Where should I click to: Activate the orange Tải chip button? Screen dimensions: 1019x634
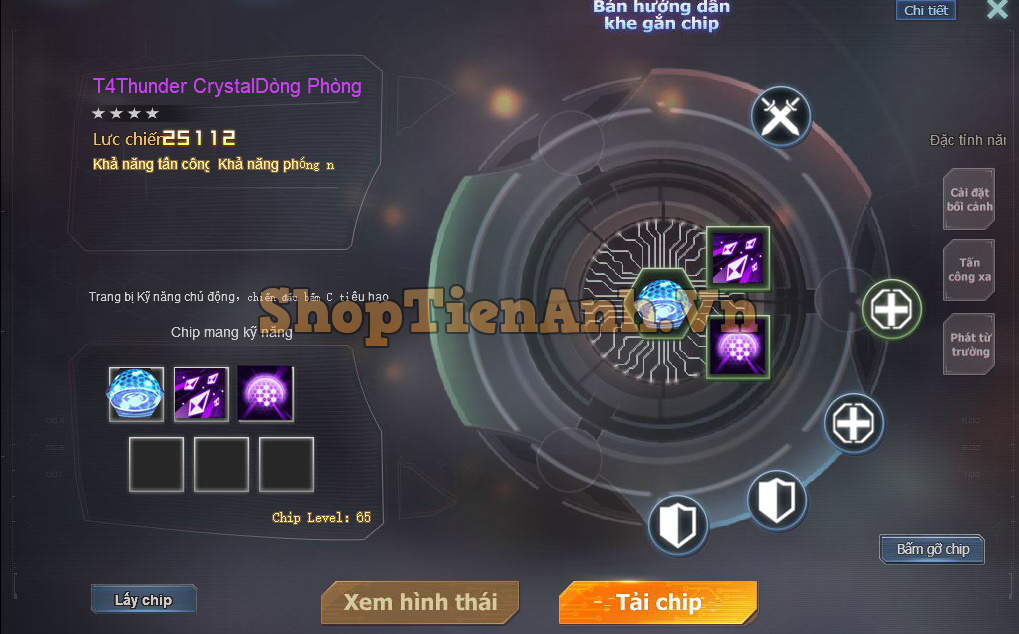pyautogui.click(x=658, y=602)
